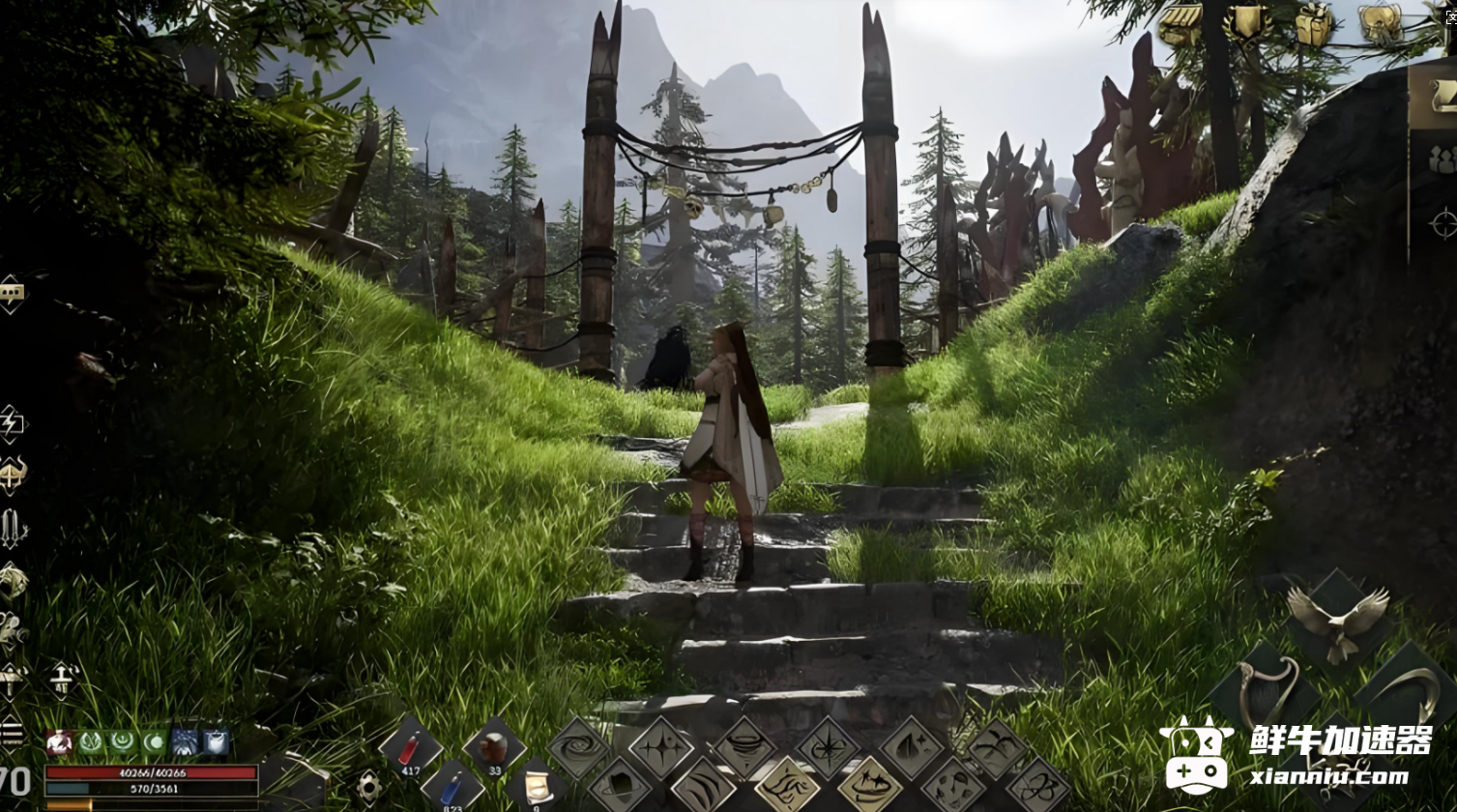This screenshot has height=812, width=1457.
Task: Open the crossed swords menu icon
Action: (13, 529)
